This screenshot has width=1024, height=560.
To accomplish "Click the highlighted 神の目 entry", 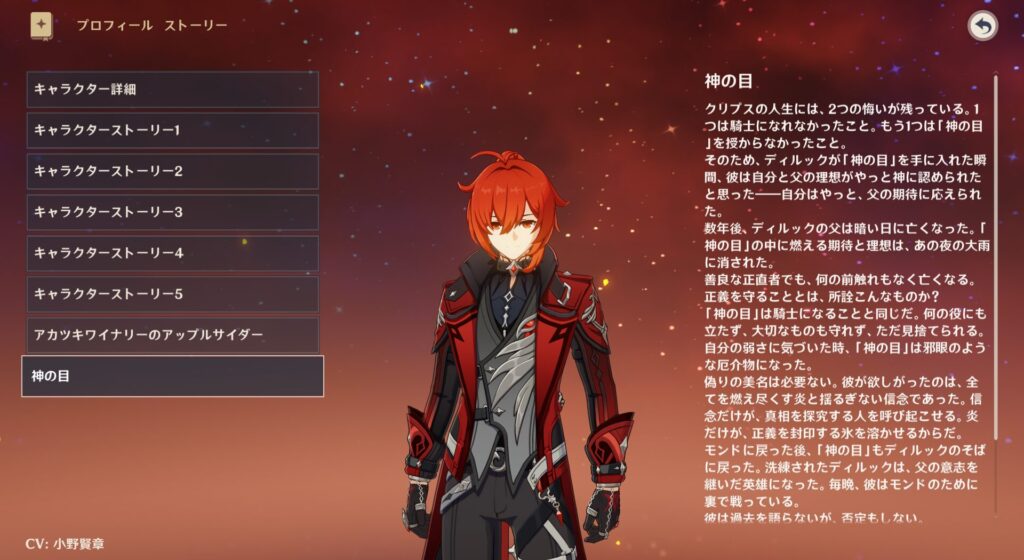I will tap(172, 376).
